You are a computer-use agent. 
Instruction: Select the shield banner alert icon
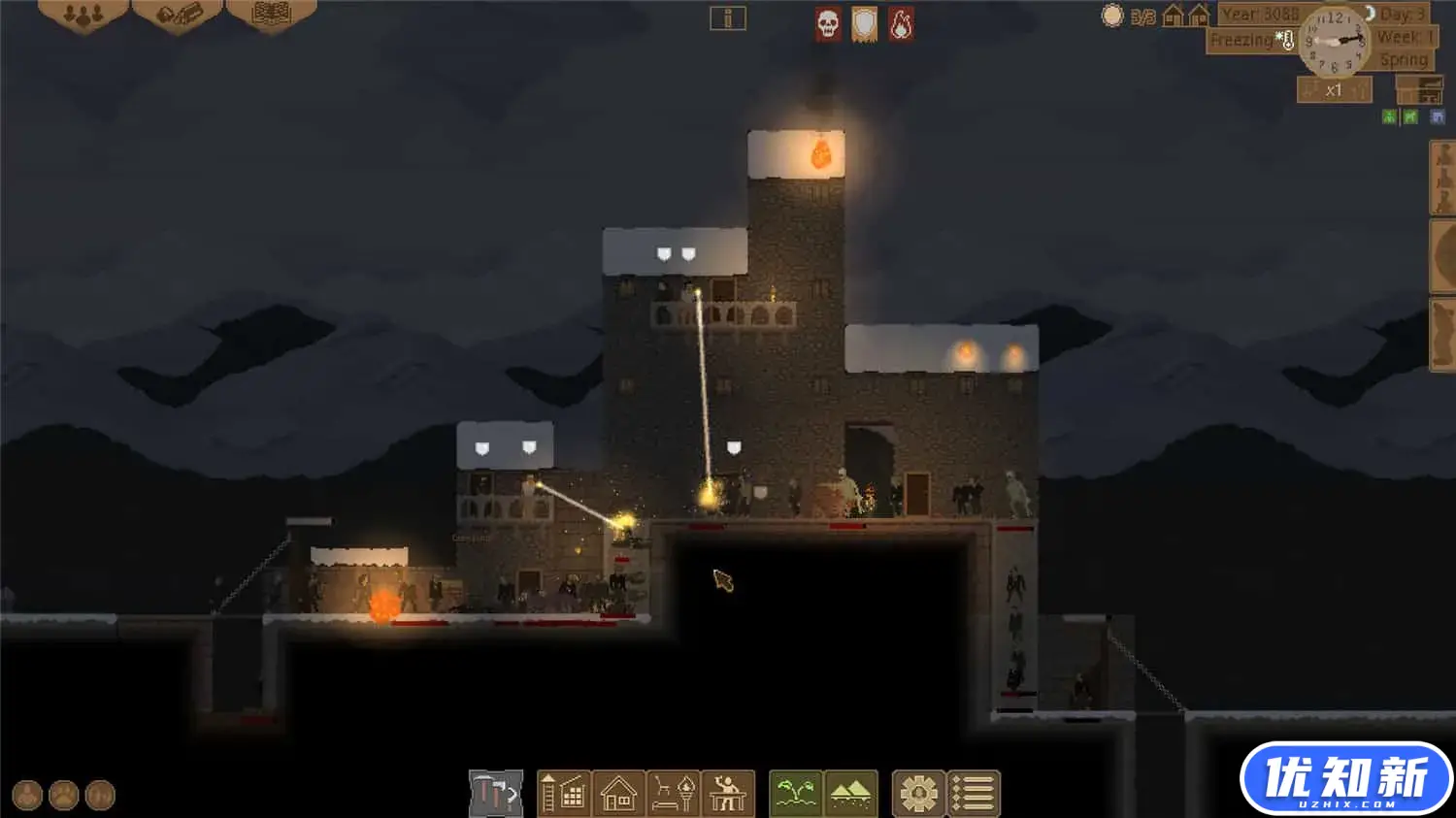864,24
